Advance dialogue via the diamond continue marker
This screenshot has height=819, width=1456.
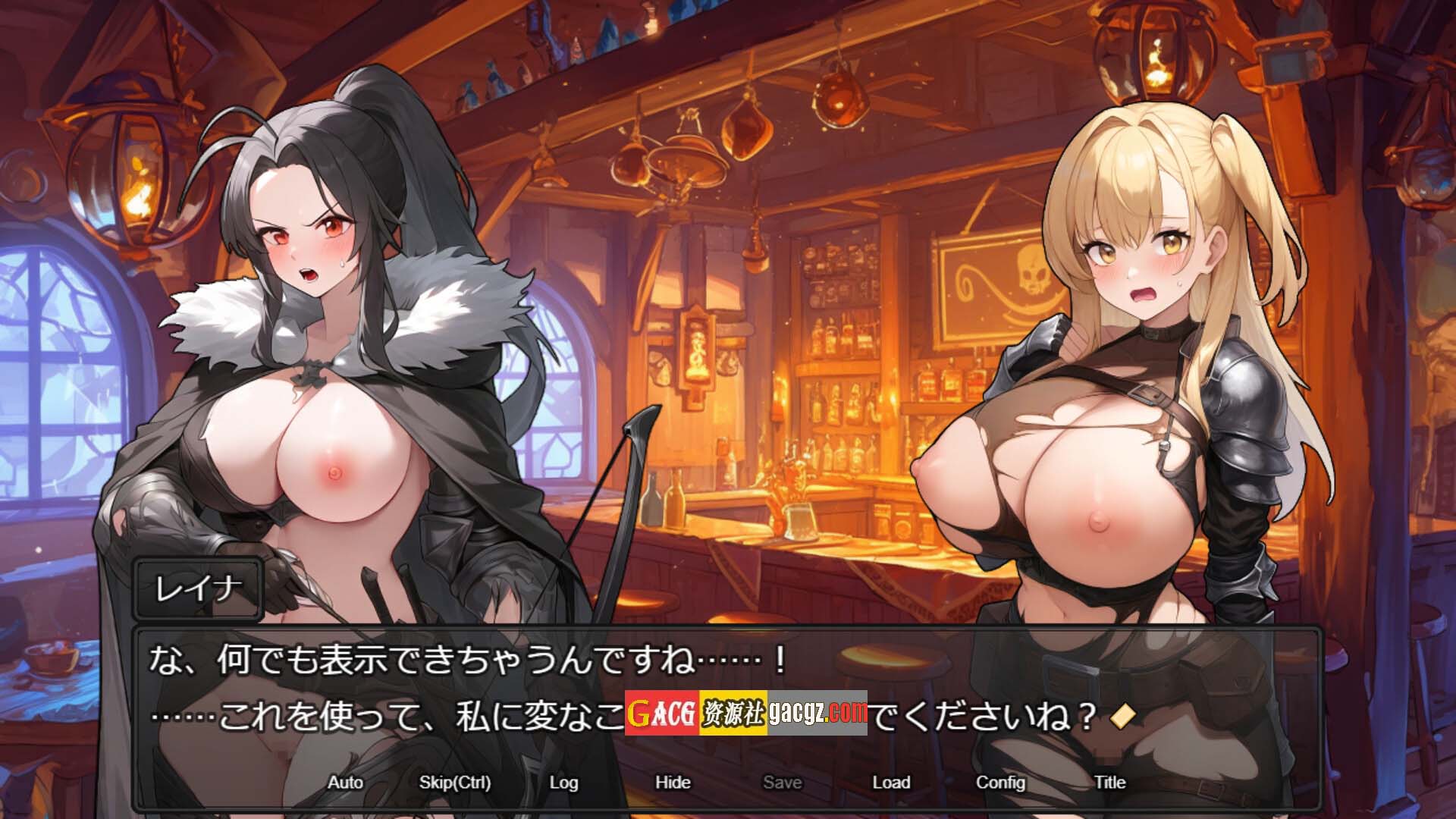1122,716
